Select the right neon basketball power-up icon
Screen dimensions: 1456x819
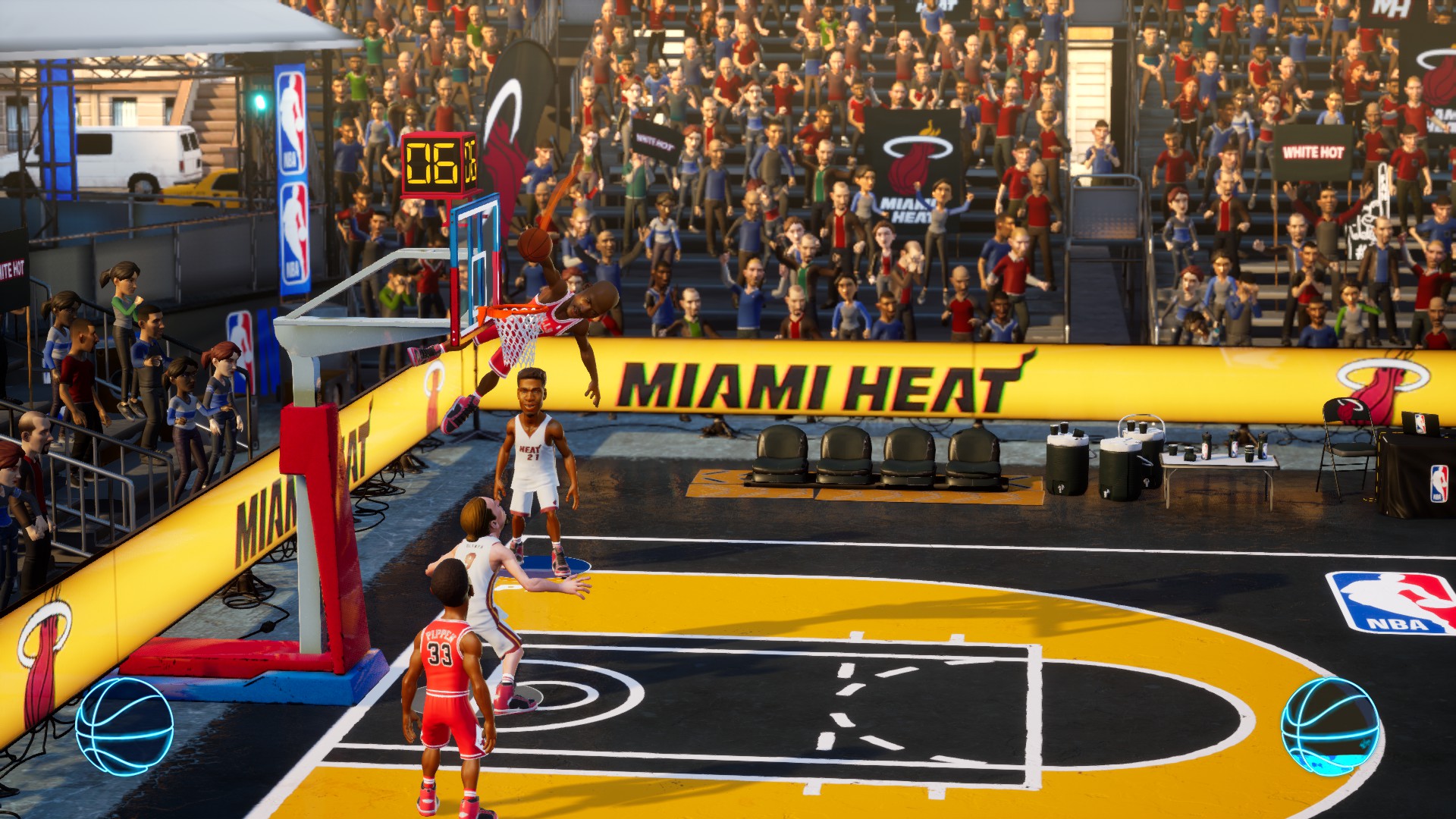coord(1329,726)
